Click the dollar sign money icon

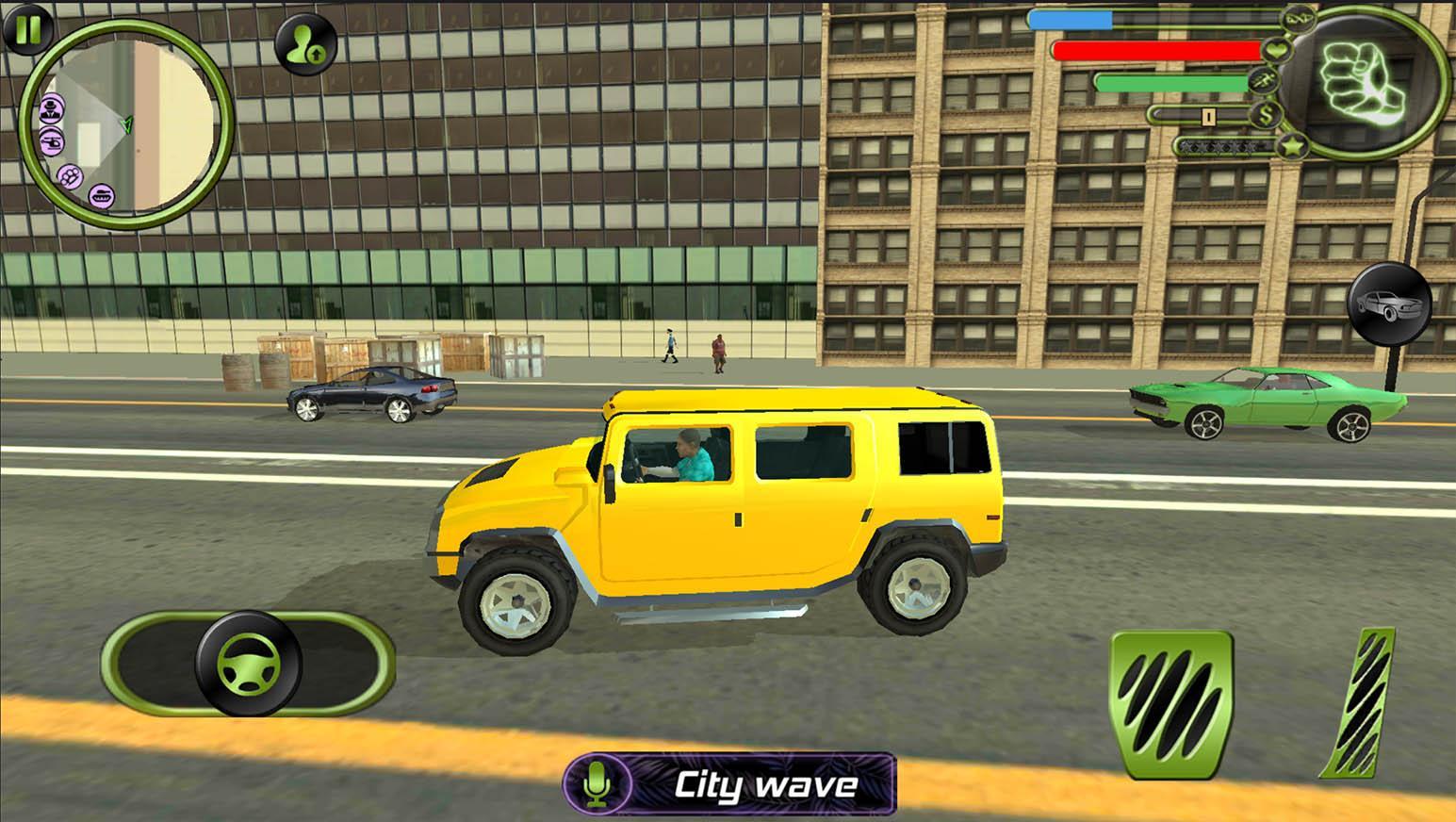click(1267, 115)
